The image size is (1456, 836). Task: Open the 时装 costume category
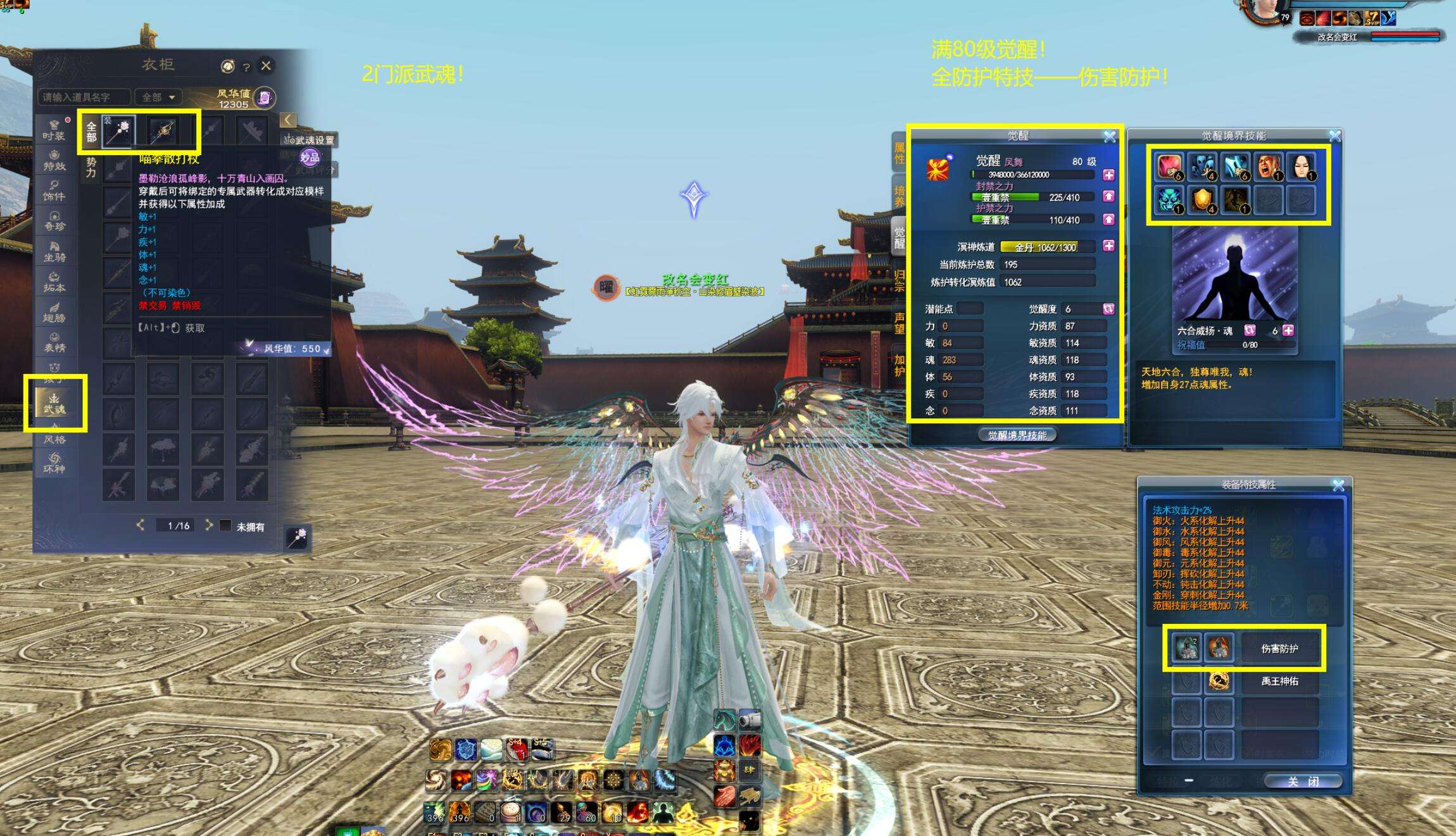[54, 130]
